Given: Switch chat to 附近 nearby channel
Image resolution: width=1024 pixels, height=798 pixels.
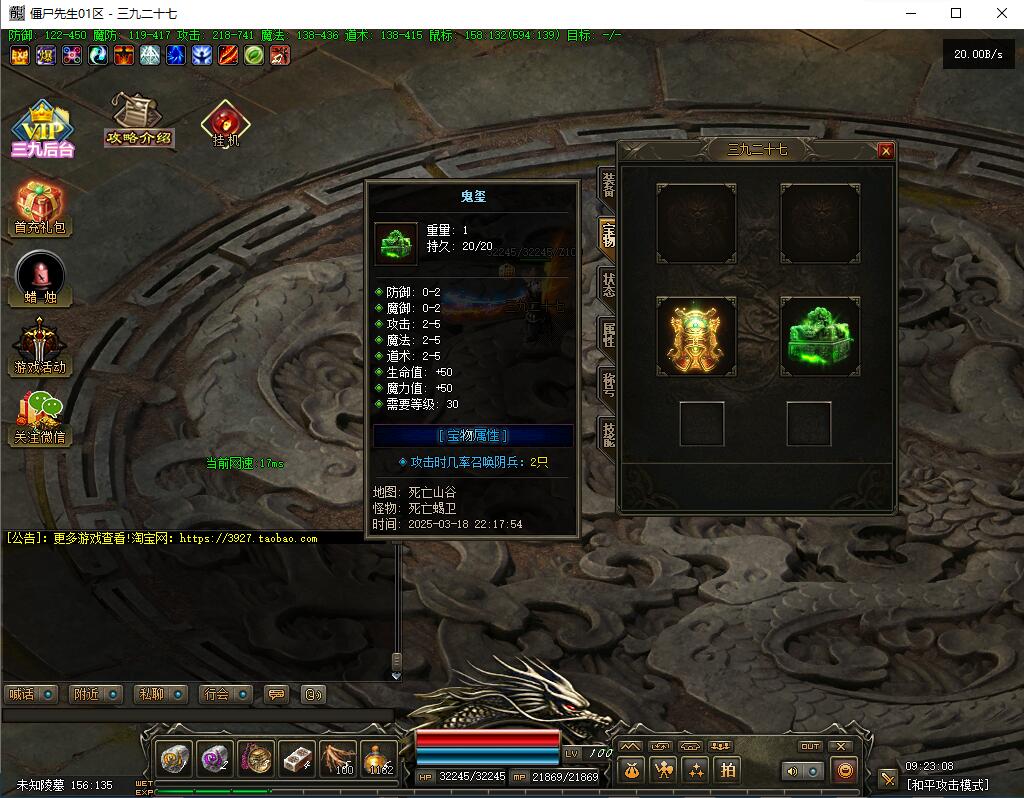Looking at the screenshot, I should coord(94,694).
